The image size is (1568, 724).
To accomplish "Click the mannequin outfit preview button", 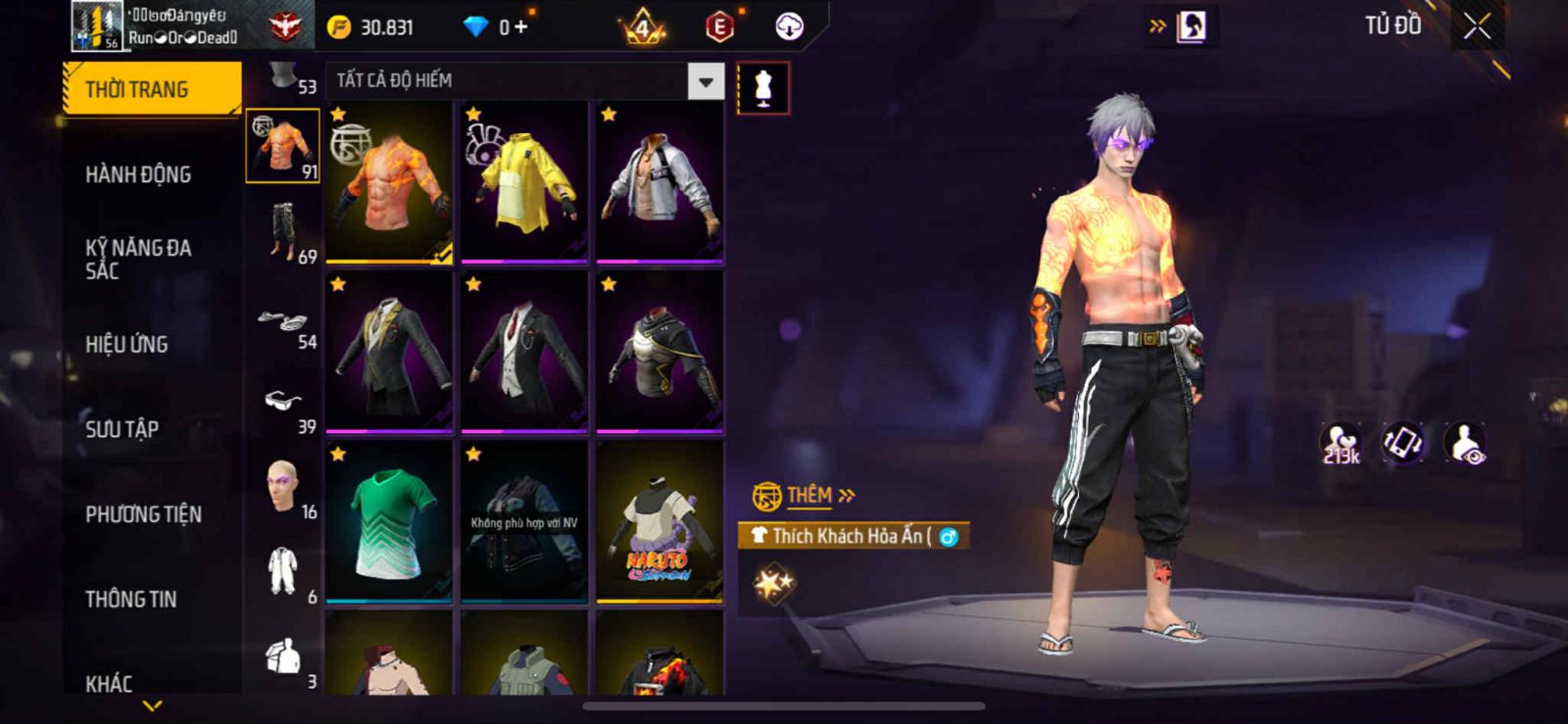I will point(762,88).
